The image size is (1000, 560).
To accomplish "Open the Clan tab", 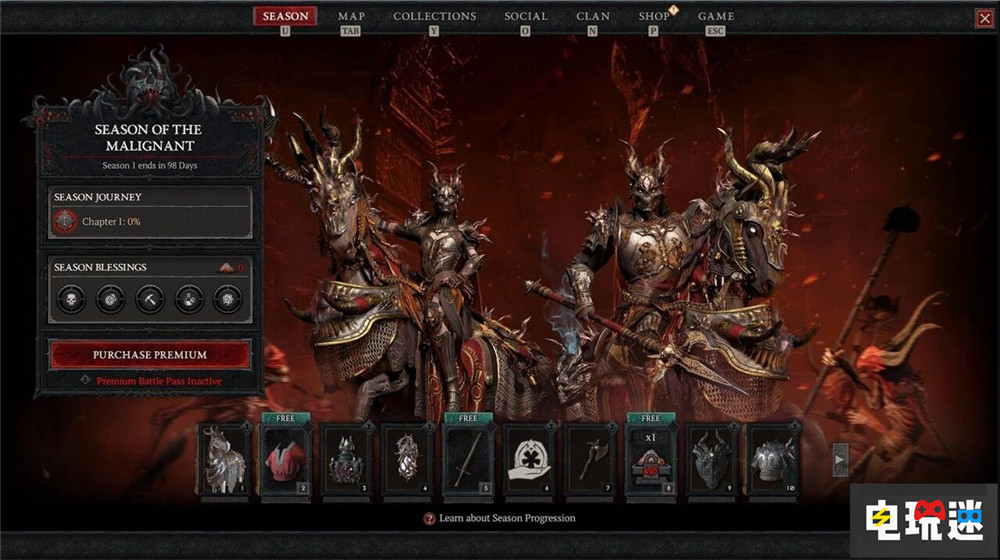I will (x=593, y=16).
